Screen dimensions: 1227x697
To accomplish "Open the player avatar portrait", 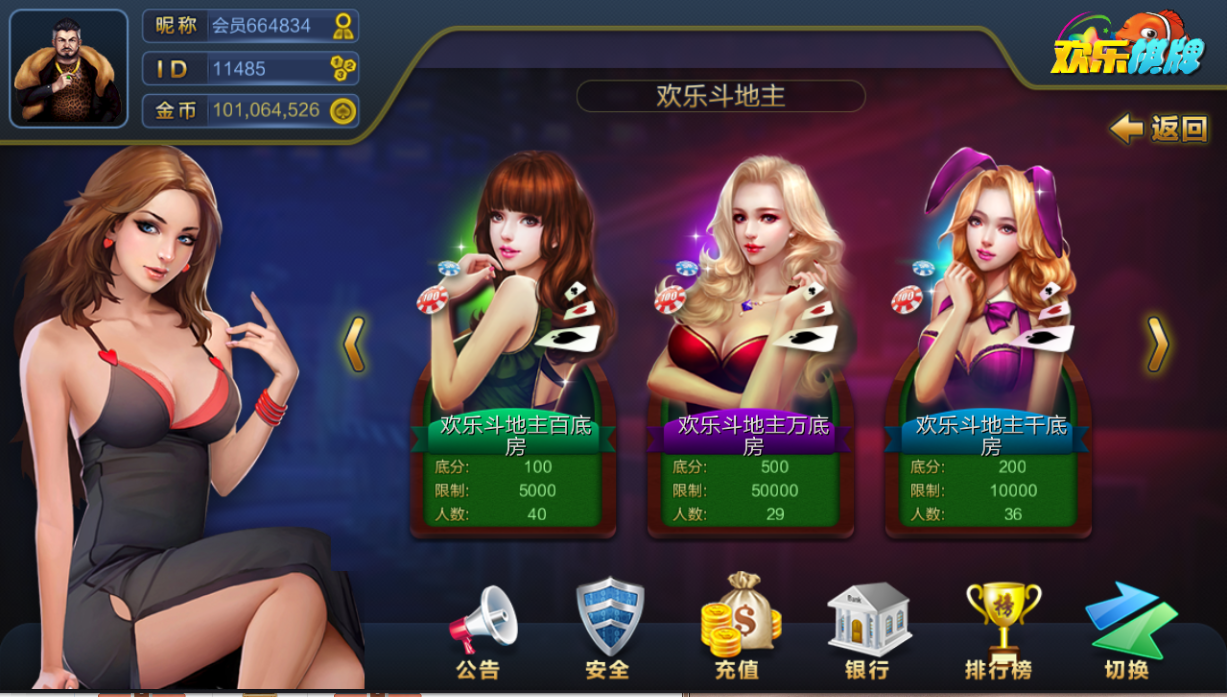I will 69,69.
